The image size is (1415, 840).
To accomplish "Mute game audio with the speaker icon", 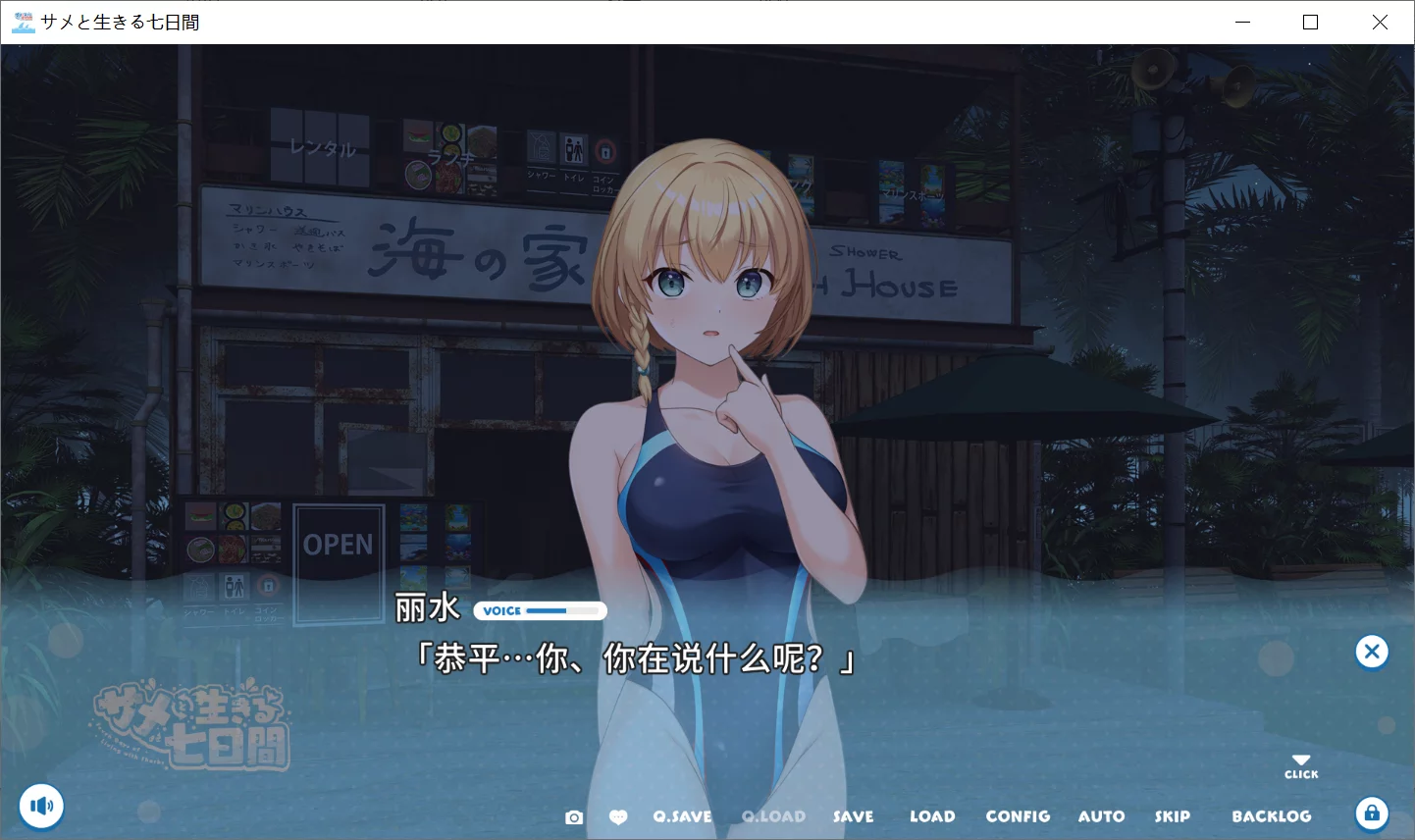I will click(x=41, y=805).
